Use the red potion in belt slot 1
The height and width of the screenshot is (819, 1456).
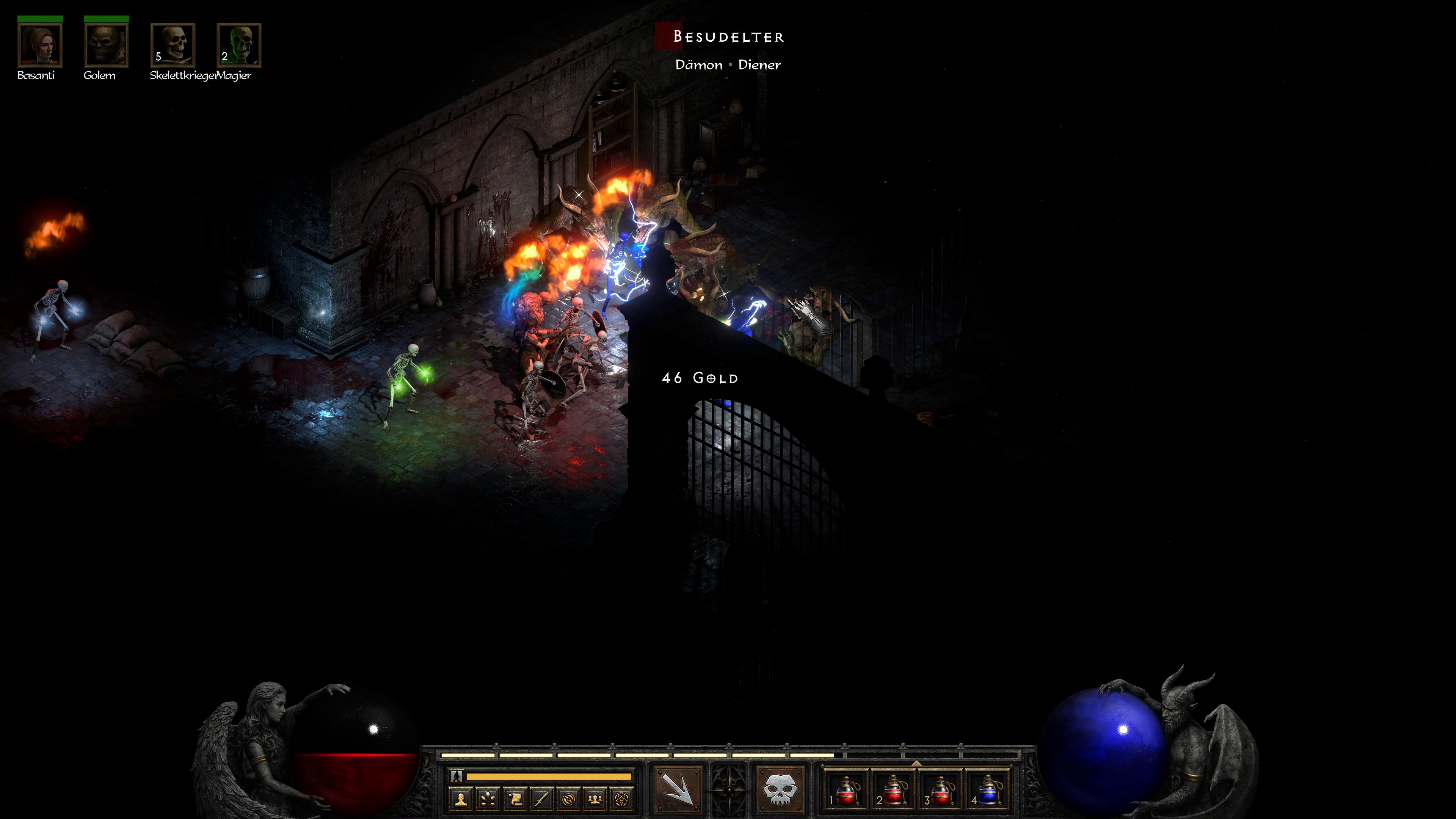click(845, 789)
